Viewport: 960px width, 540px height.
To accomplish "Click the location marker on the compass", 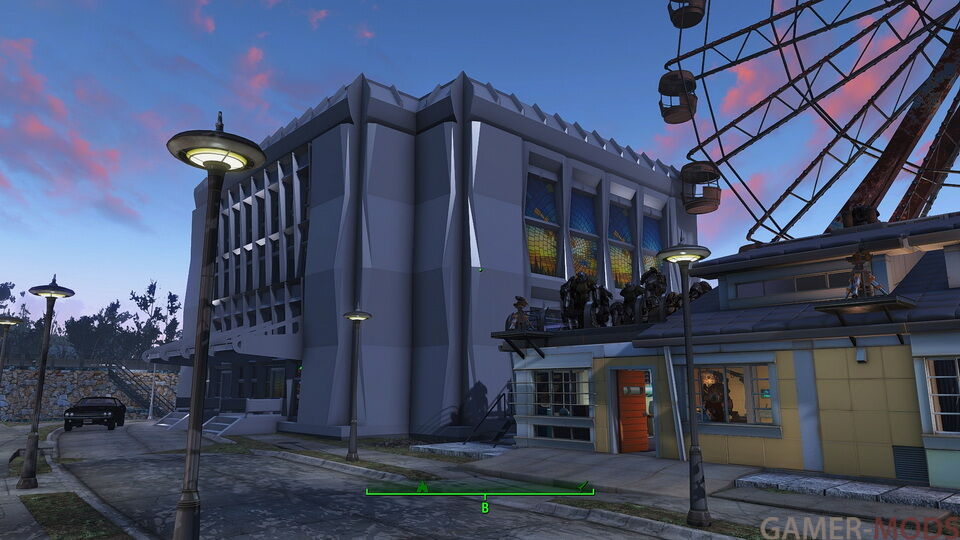I will coord(422,487).
